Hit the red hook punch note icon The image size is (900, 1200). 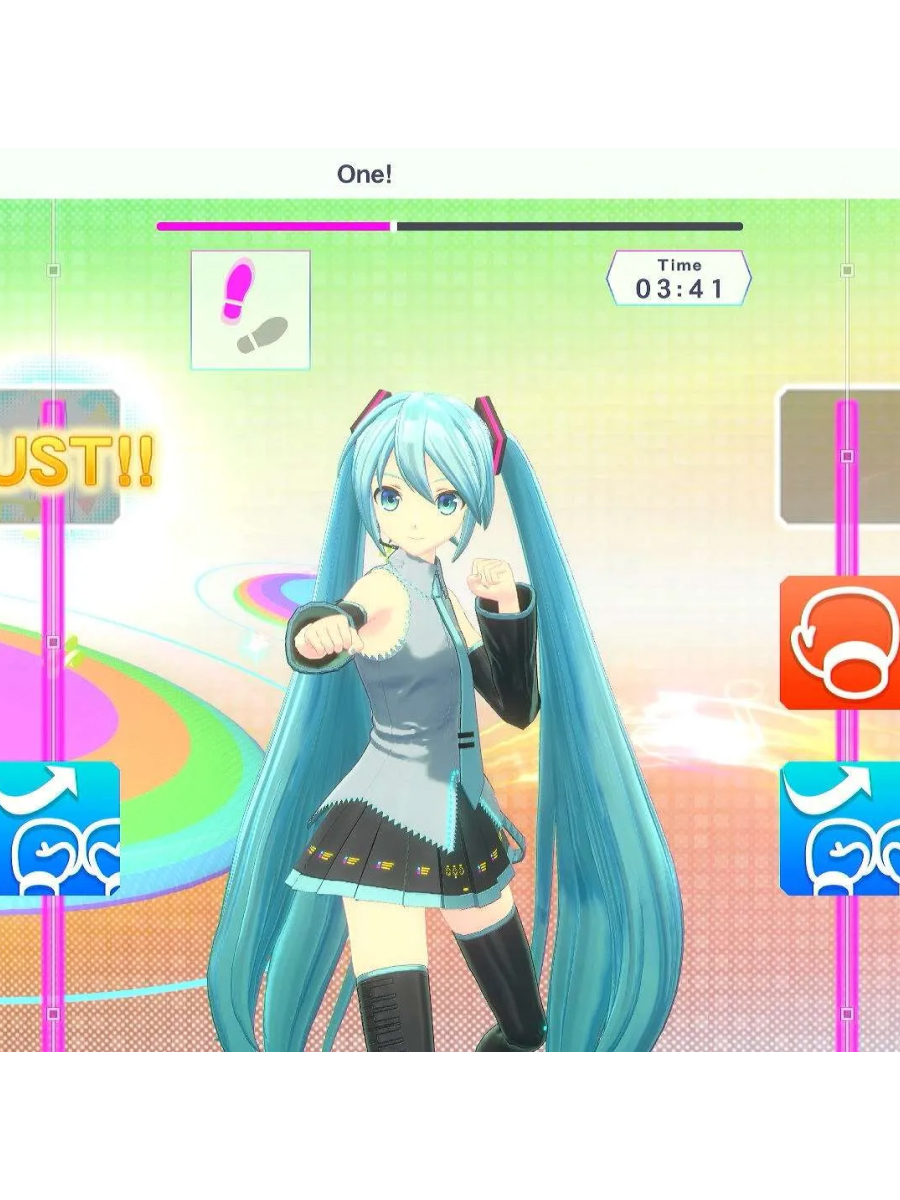[x=840, y=642]
